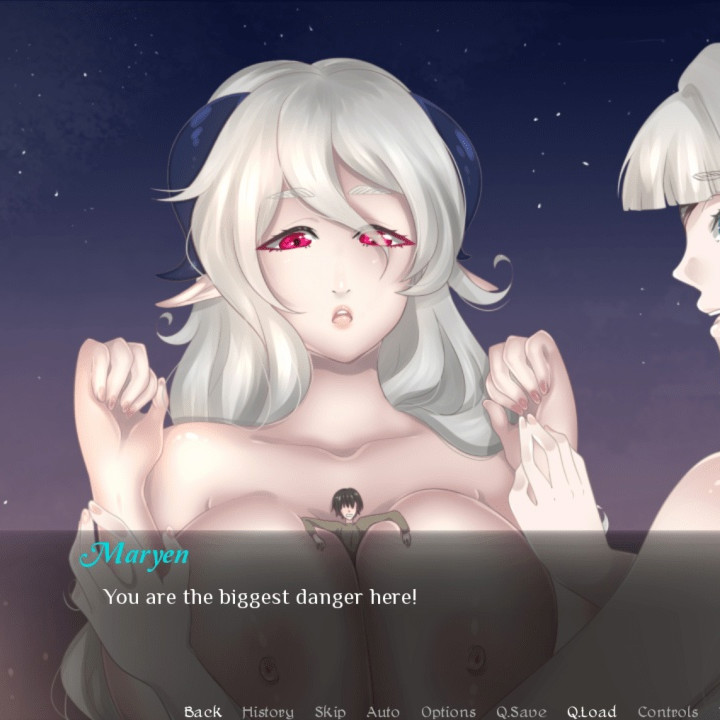
Task: Quick save with Q.Save
Action: (x=521, y=711)
